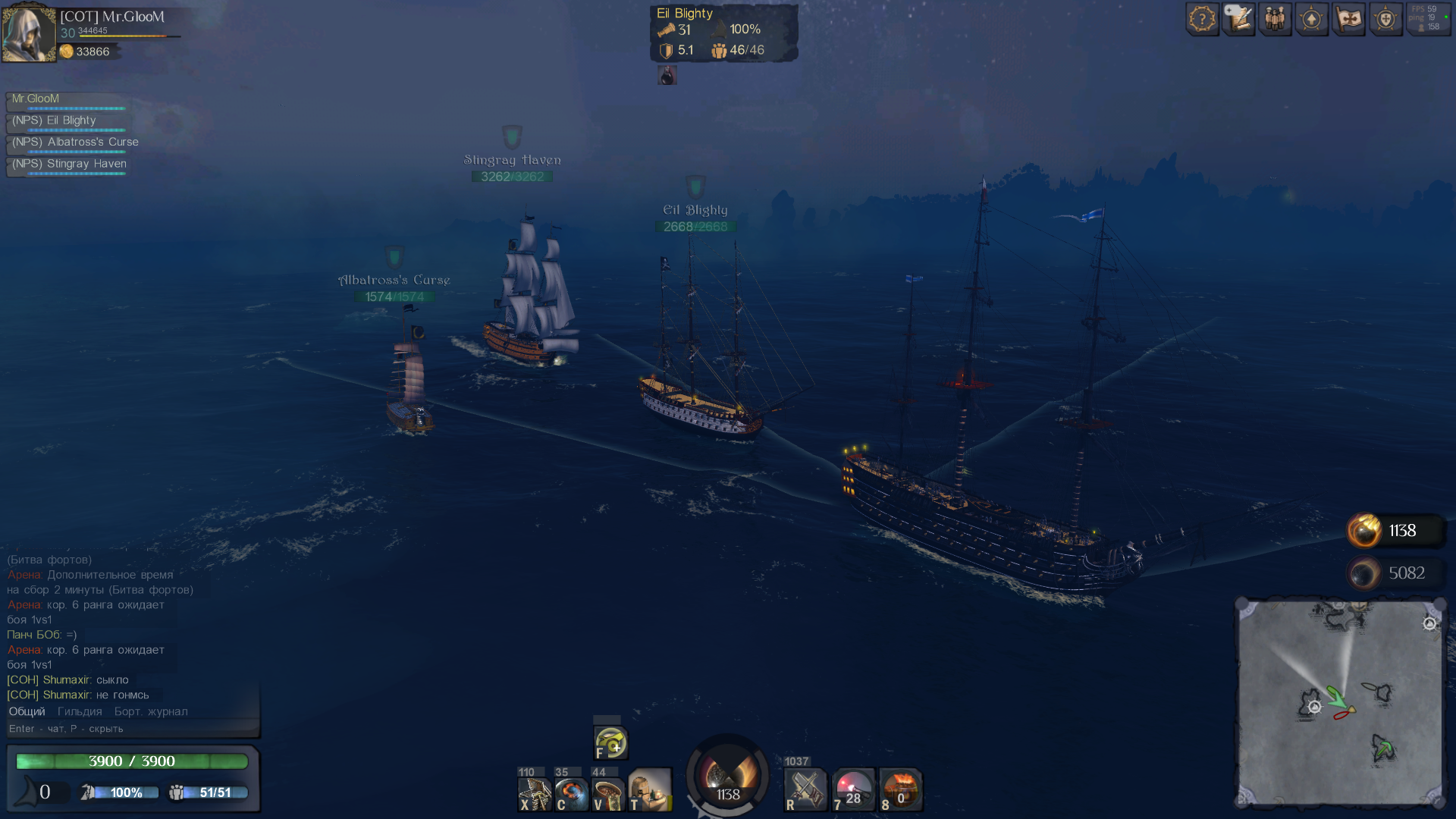The image size is (1456, 819).
Task: Open the help question-mark button
Action: click(x=1202, y=19)
